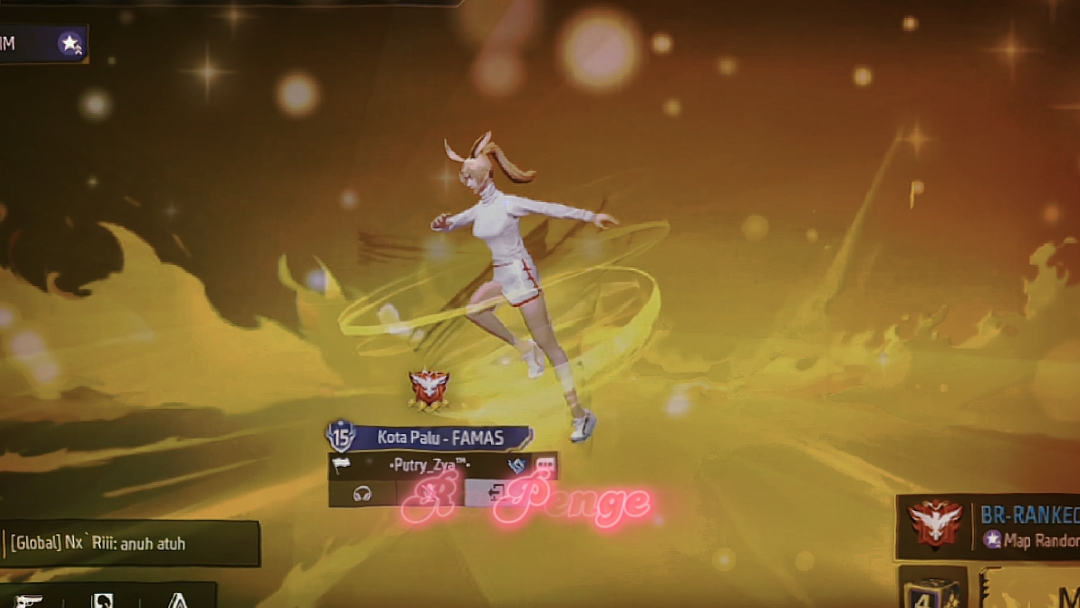Open the character portrait icon in bottom bar
The height and width of the screenshot is (608, 1080).
[x=103, y=600]
